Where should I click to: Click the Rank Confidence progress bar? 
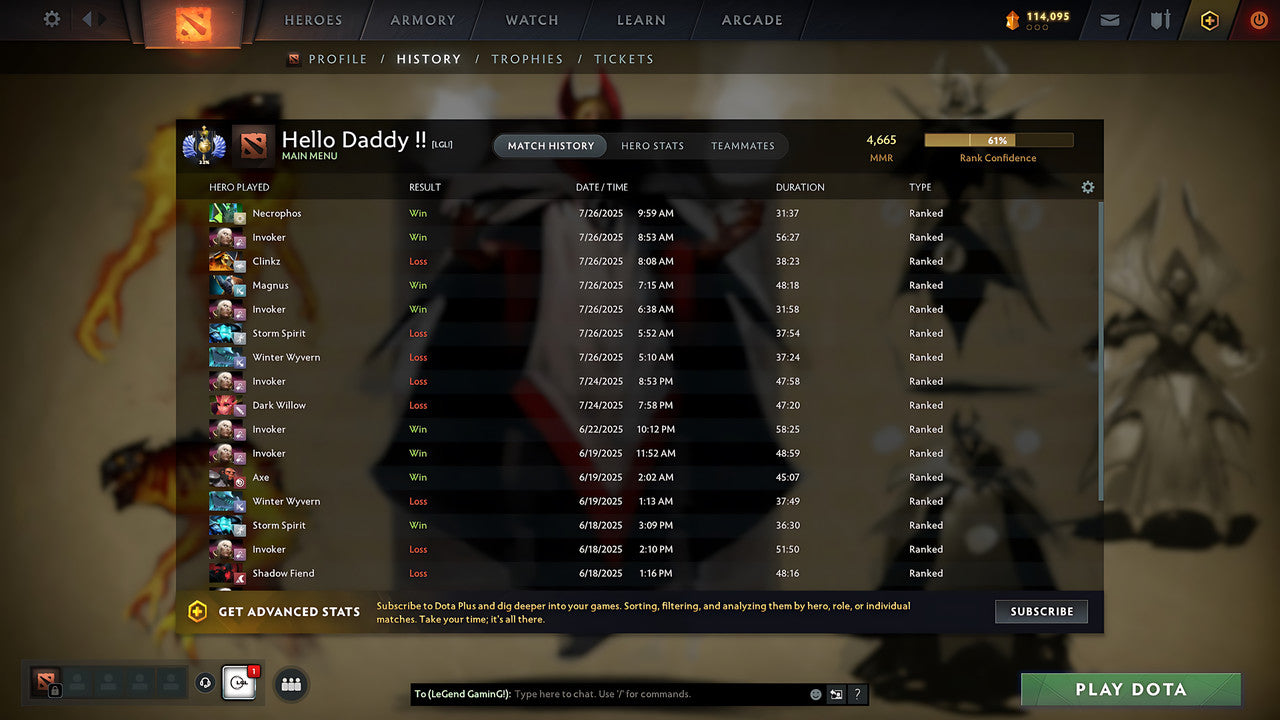(998, 140)
